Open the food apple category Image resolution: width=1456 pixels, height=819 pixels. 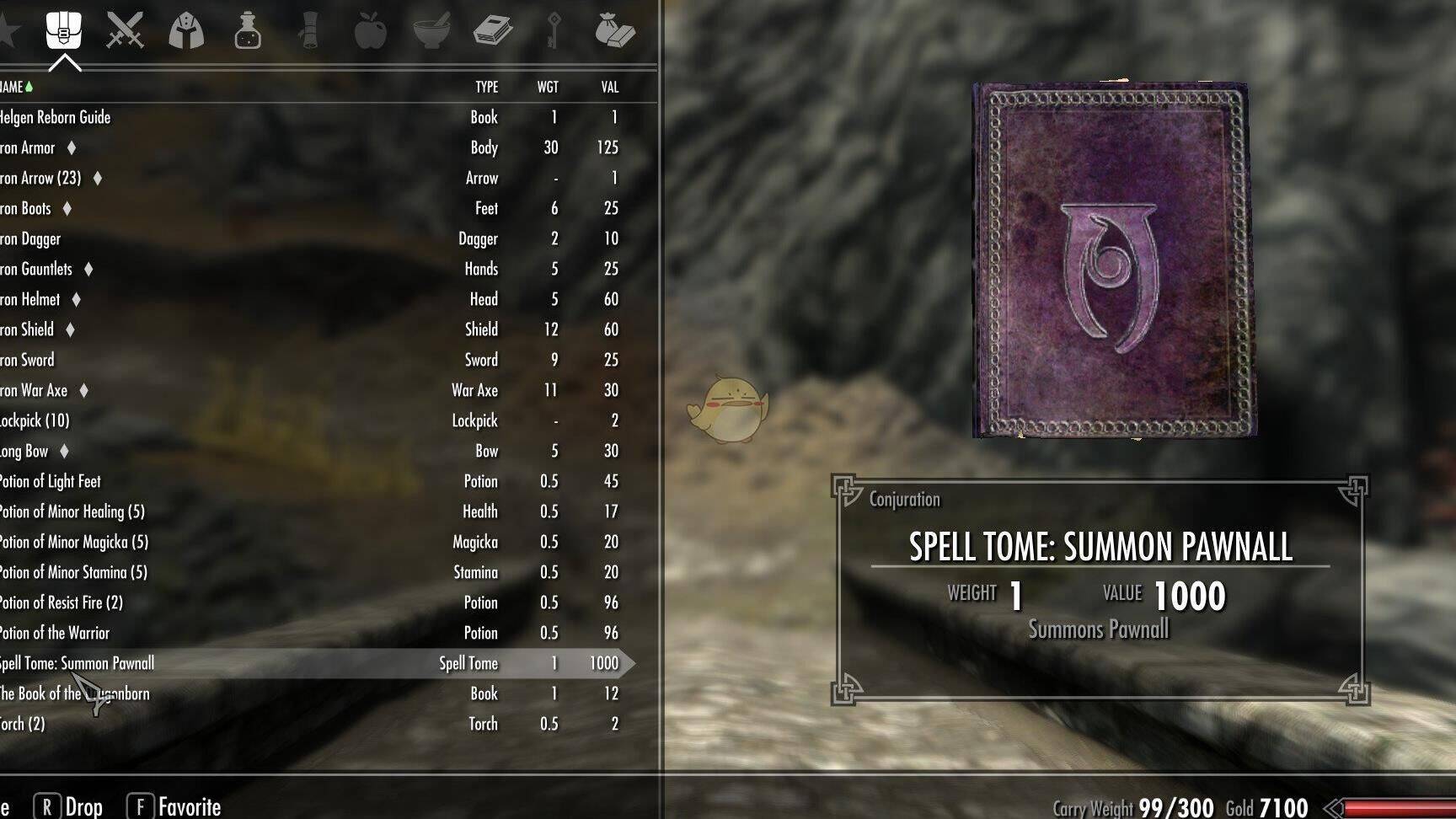(370, 31)
